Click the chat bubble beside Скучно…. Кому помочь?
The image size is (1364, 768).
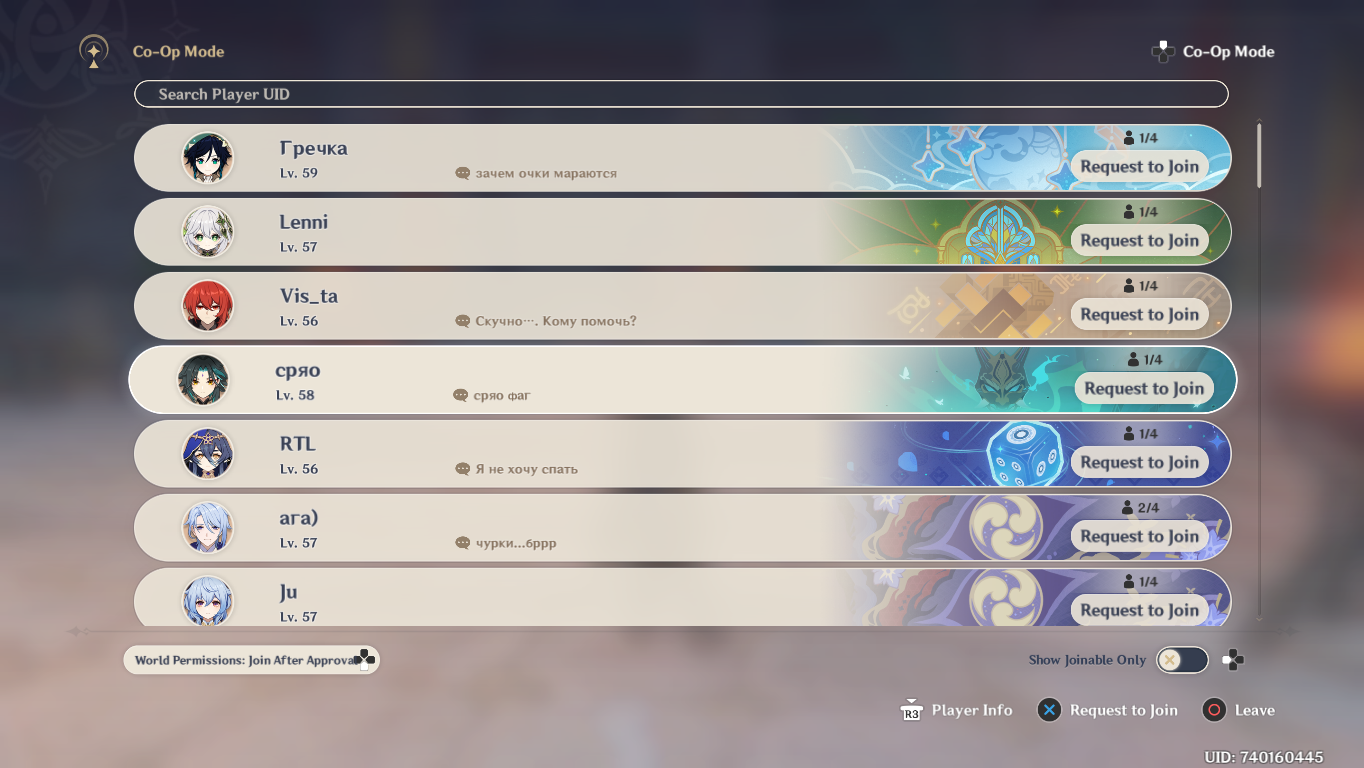[461, 320]
